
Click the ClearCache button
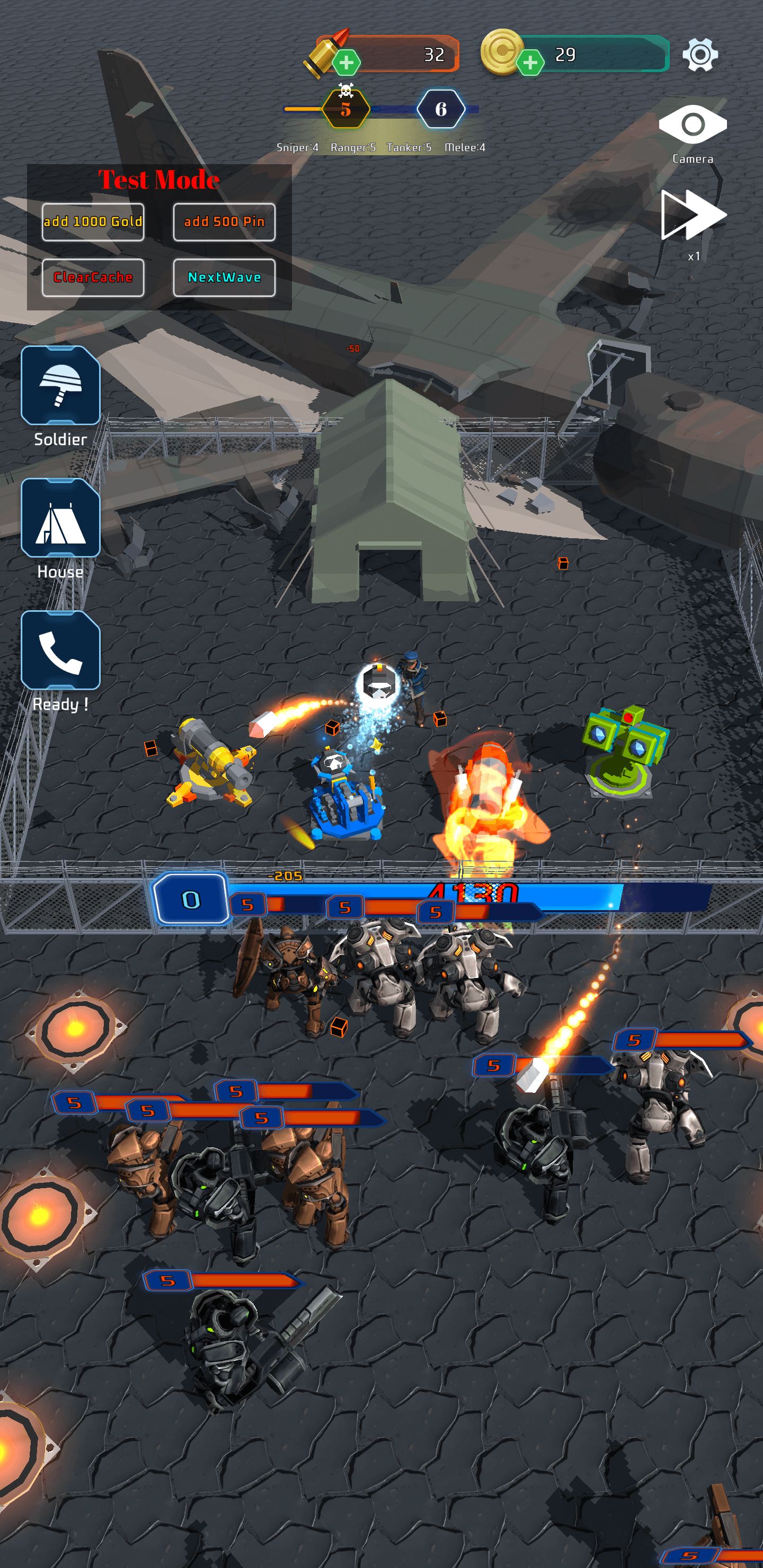[x=93, y=278]
